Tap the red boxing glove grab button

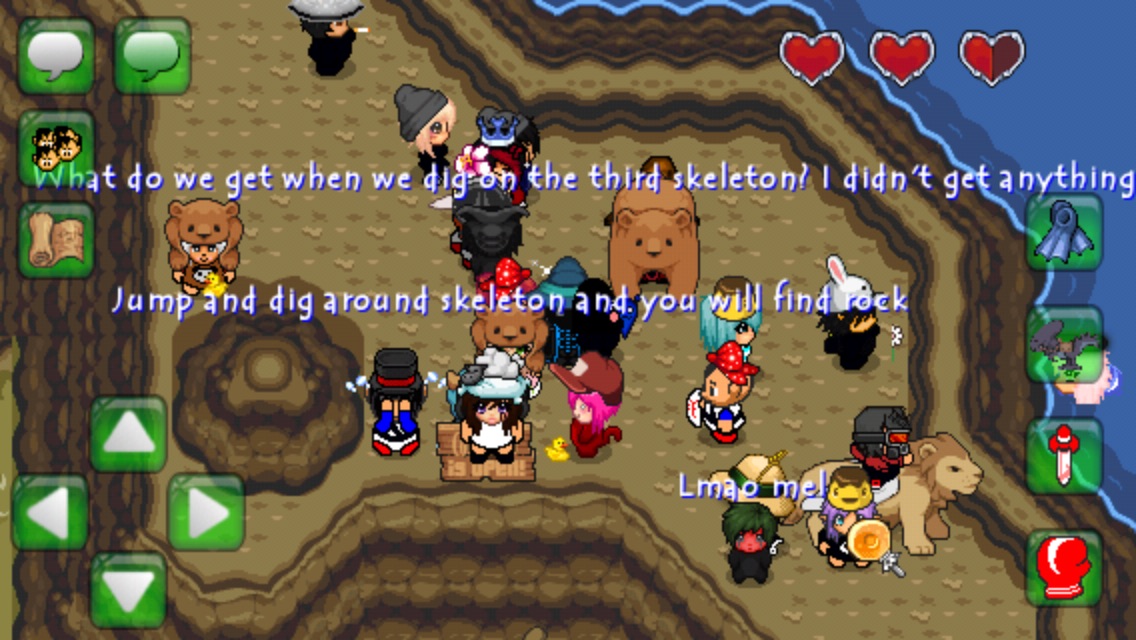[1064, 568]
